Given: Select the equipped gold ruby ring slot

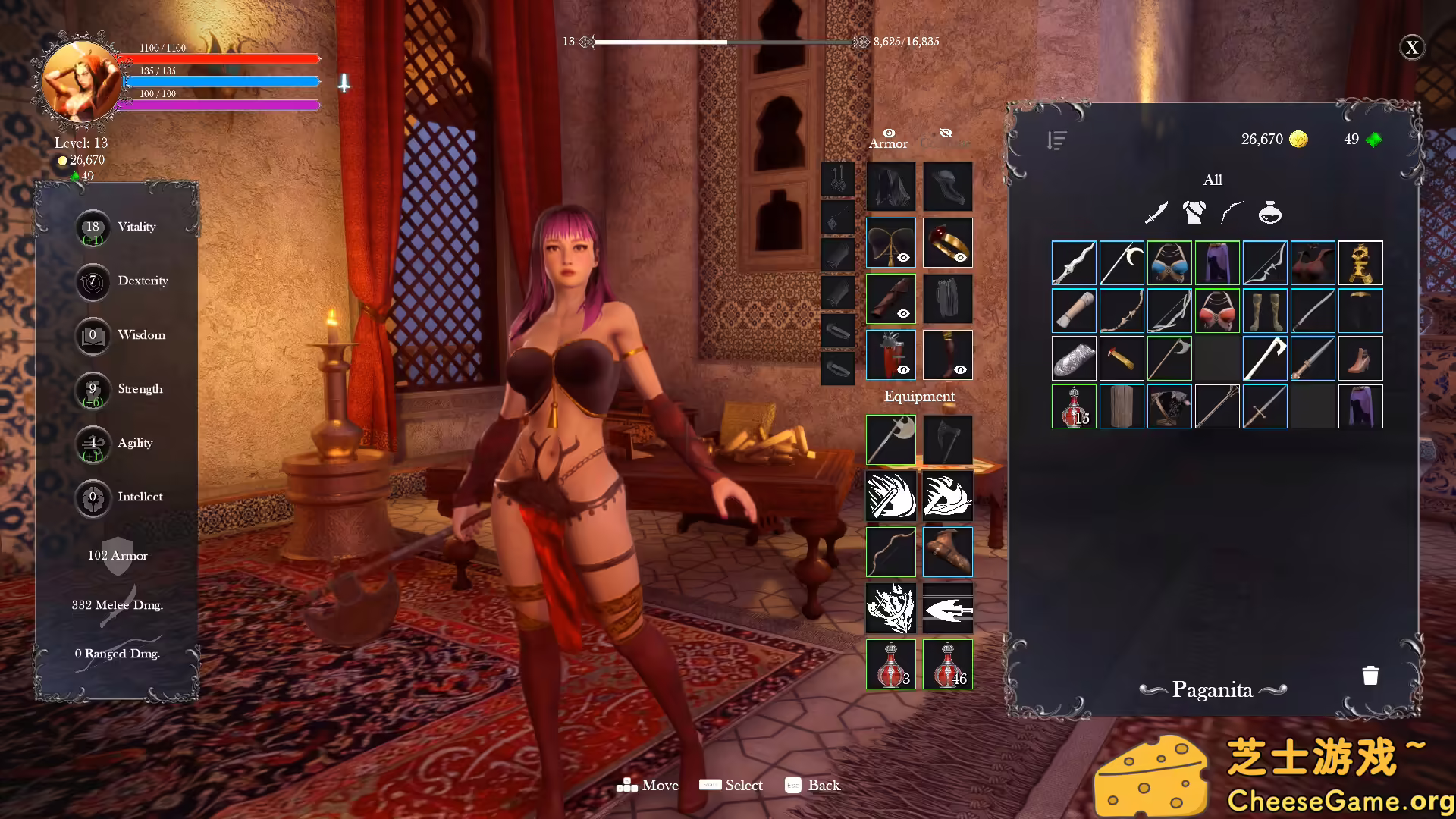Looking at the screenshot, I should click(948, 243).
